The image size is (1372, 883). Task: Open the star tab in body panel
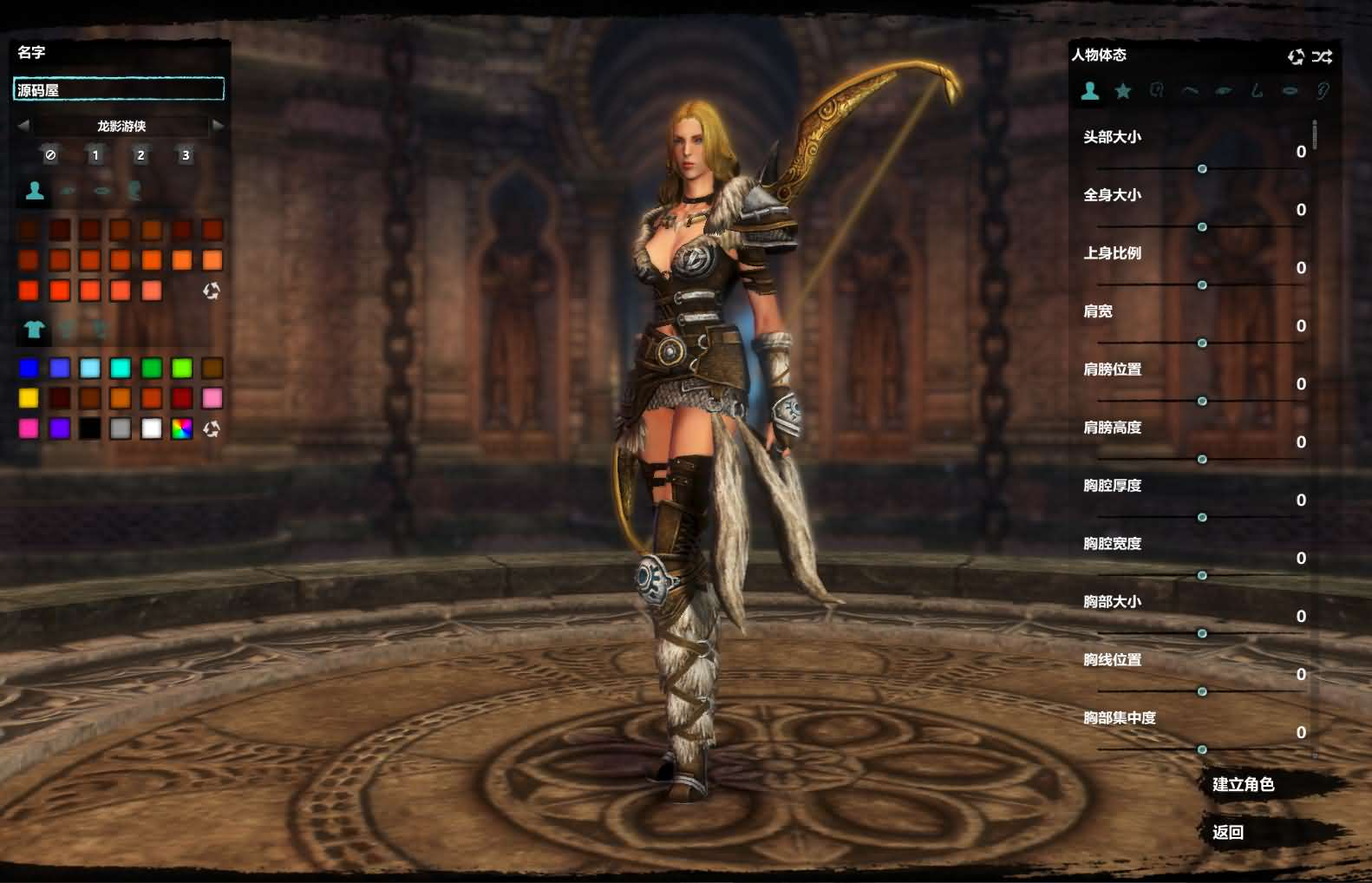(1123, 90)
